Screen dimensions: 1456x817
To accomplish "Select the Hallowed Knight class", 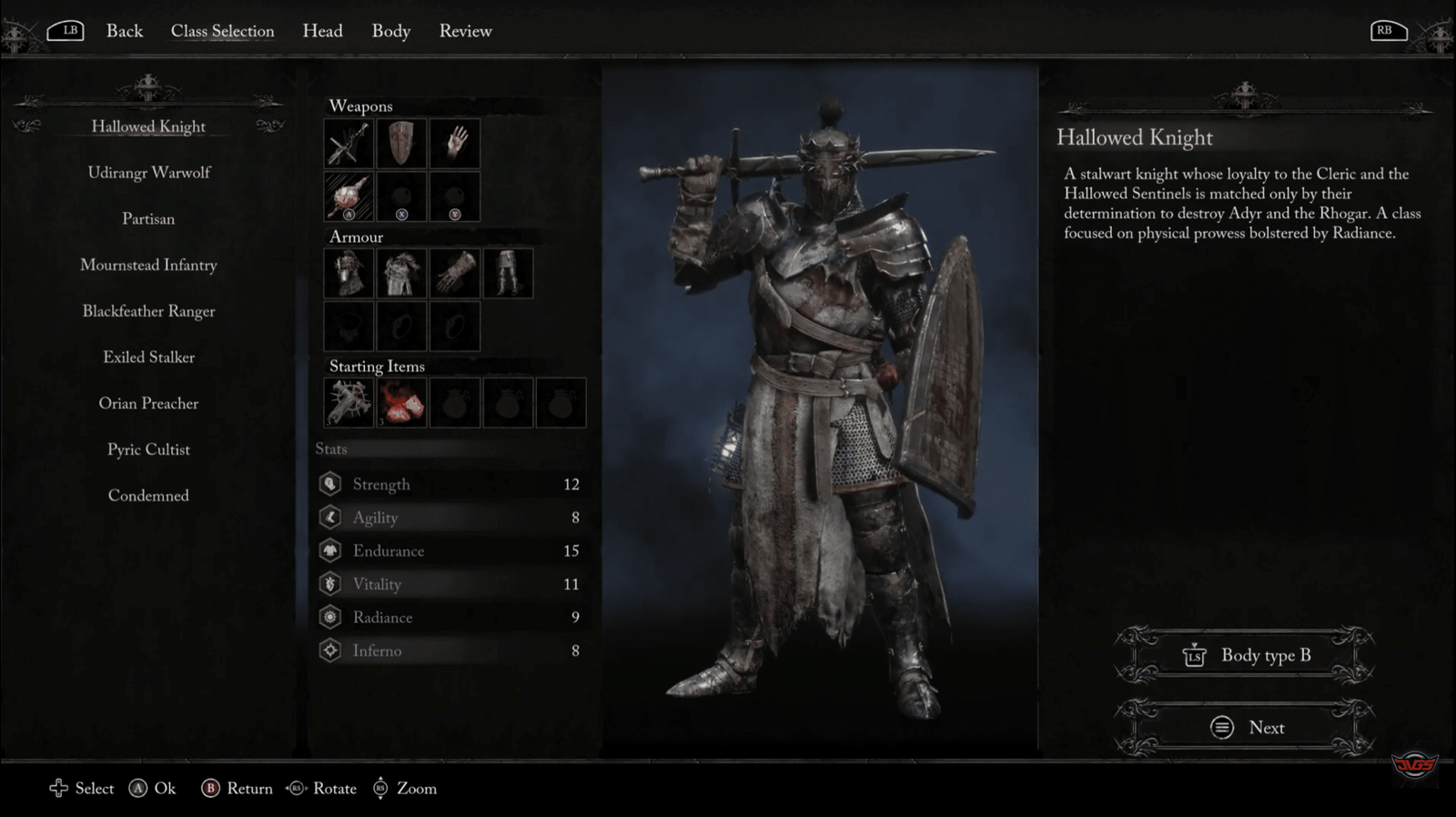I will [148, 126].
